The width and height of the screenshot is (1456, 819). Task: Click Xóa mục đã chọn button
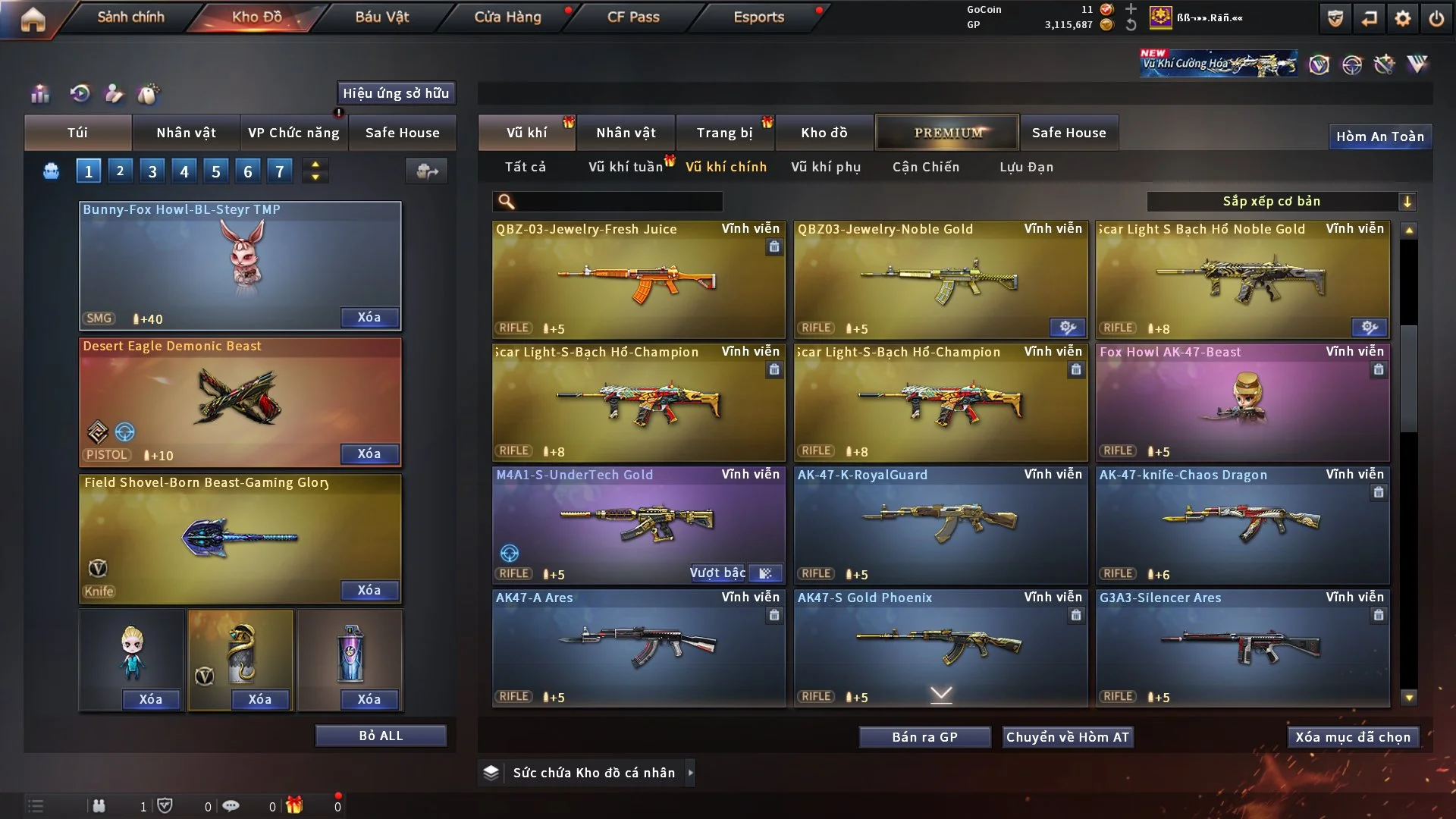(1353, 737)
